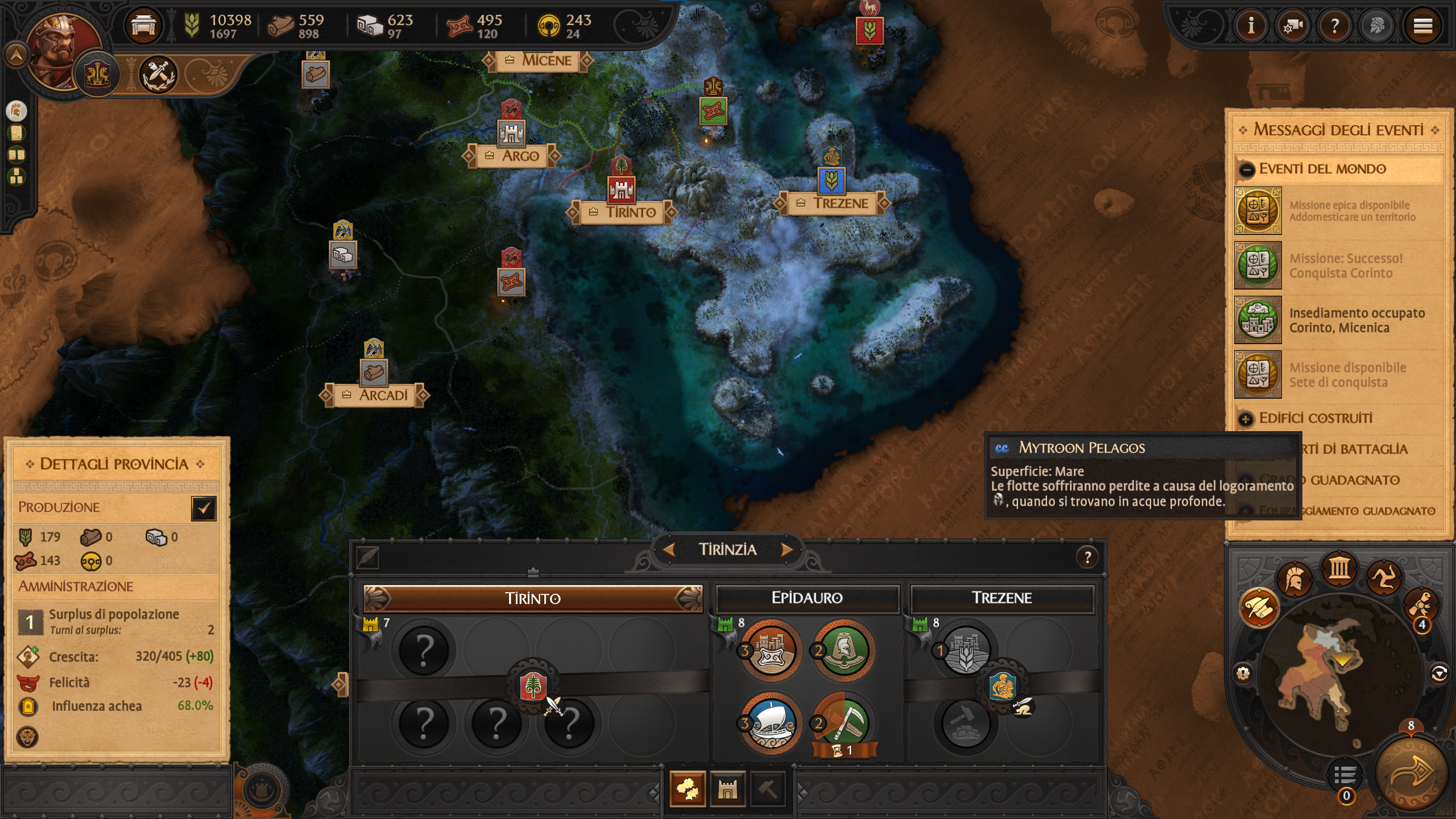This screenshot has width=1456, height=819.
Task: Open the treasury building icon in the top bar
Action: [x=143, y=26]
